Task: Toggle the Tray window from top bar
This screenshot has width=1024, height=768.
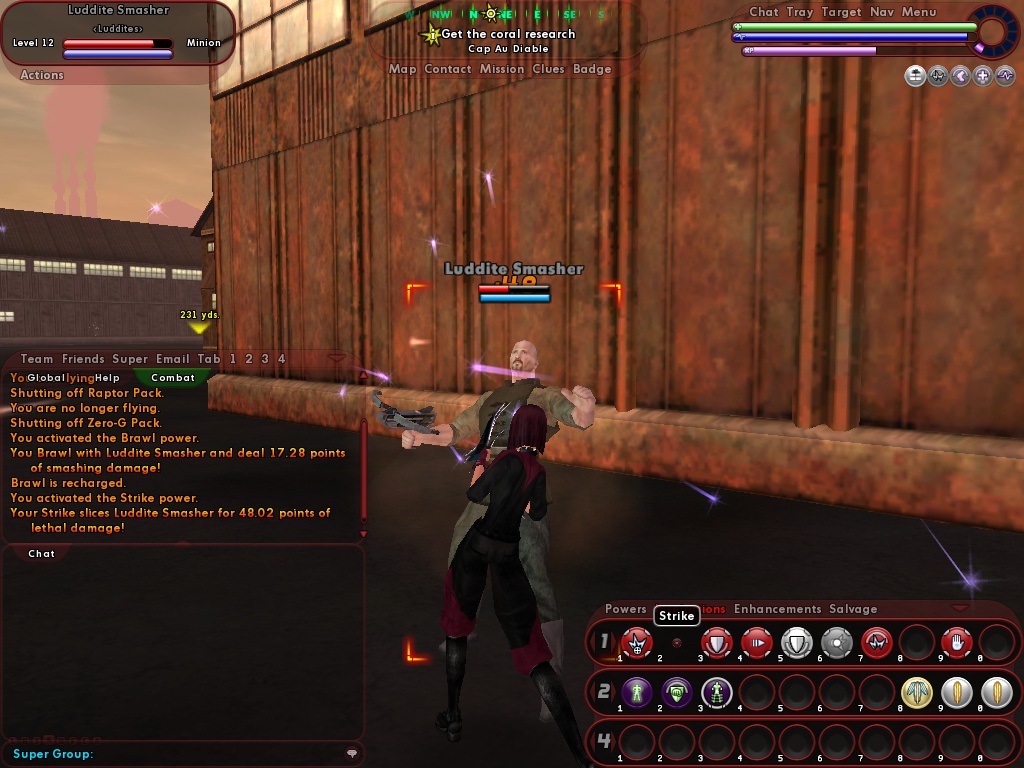Action: tap(799, 12)
